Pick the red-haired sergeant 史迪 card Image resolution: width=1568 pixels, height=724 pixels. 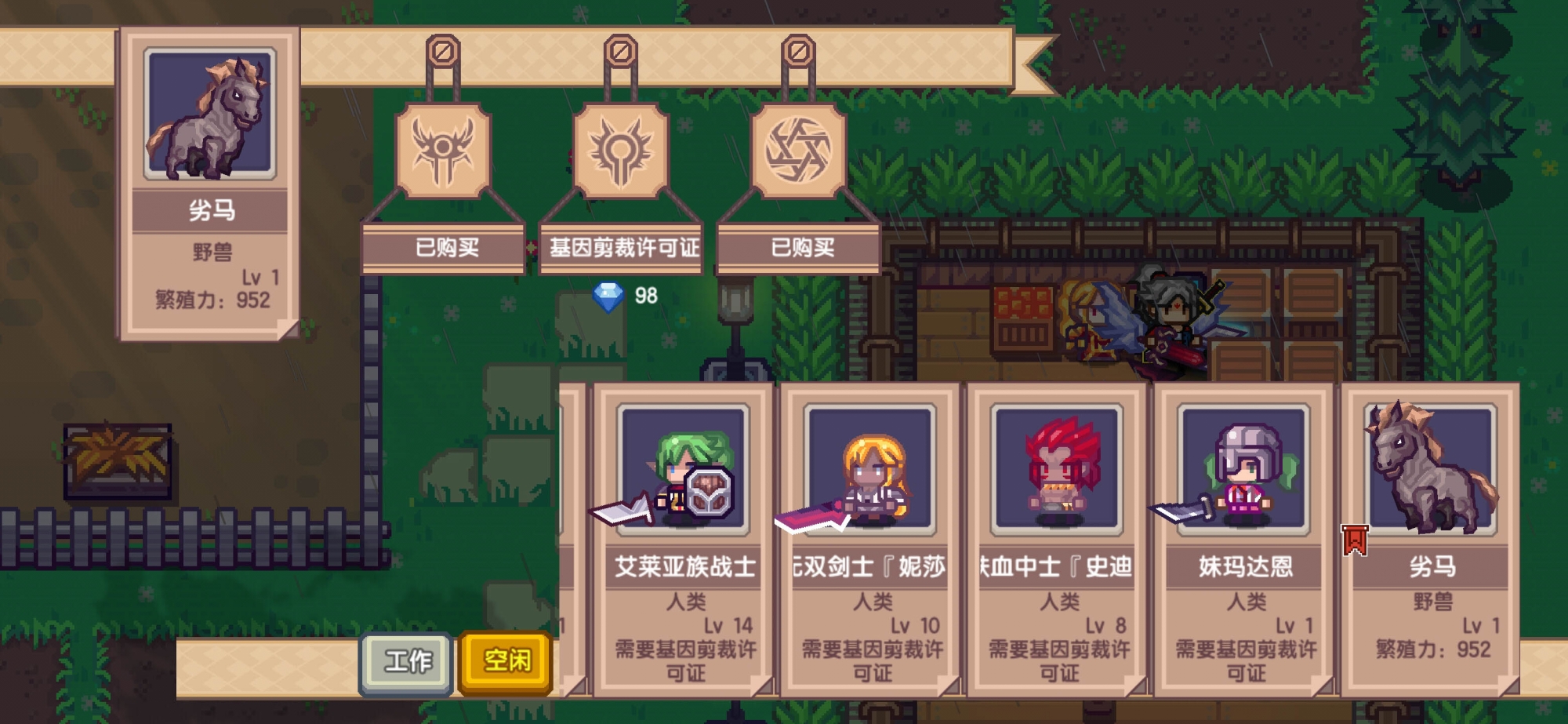click(x=1058, y=540)
